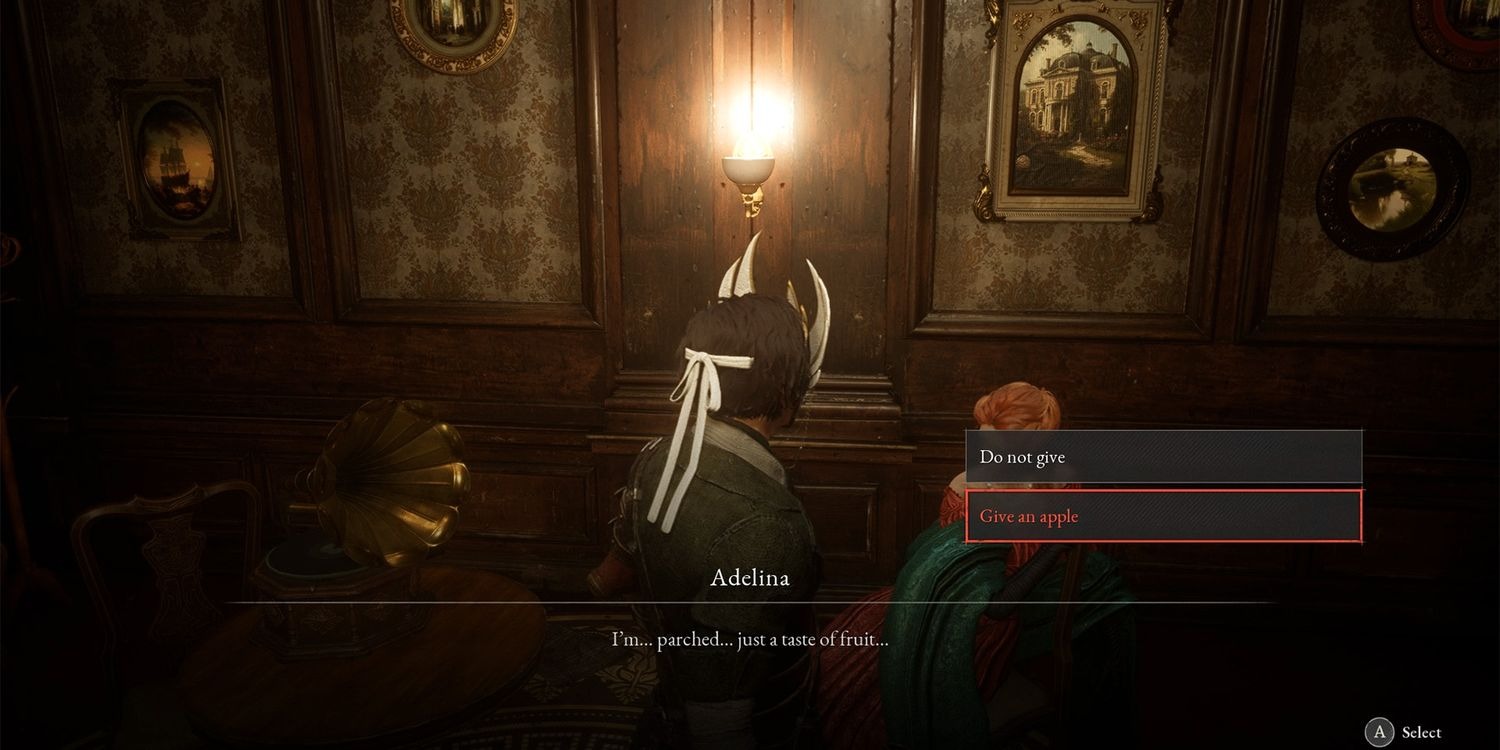Click the character name 'Adelina'
Image resolution: width=1500 pixels, height=750 pixels.
click(749, 578)
